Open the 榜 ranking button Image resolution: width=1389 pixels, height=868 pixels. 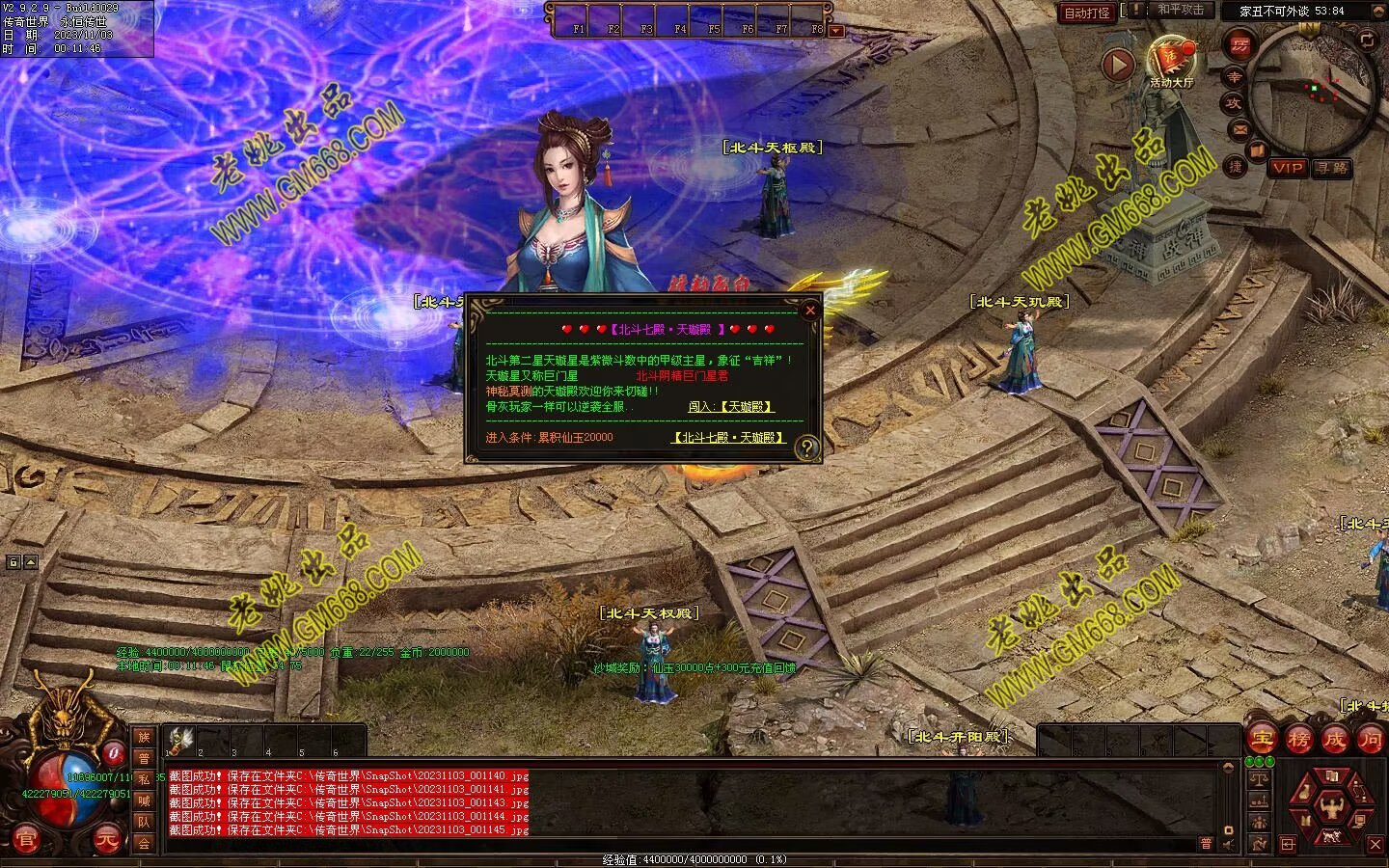(1298, 740)
